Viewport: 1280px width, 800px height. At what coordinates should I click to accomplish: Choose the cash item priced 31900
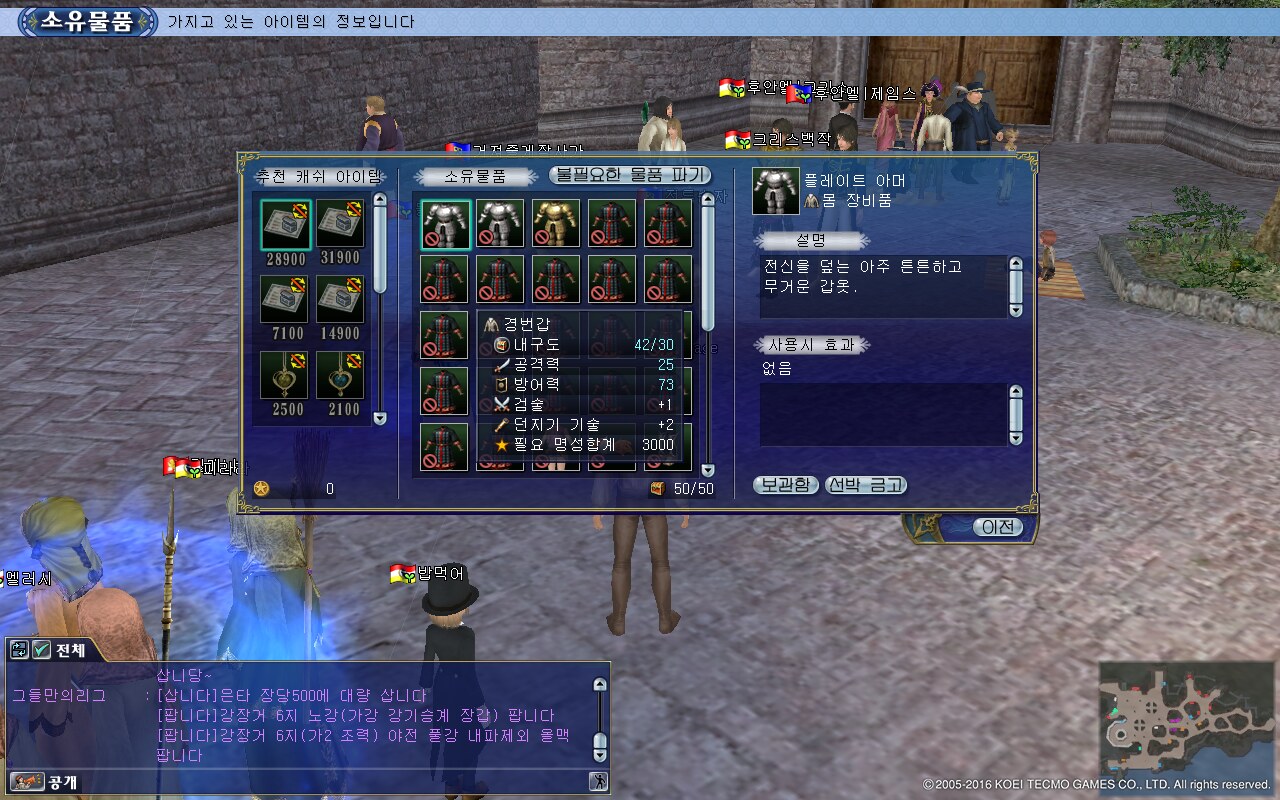341,224
